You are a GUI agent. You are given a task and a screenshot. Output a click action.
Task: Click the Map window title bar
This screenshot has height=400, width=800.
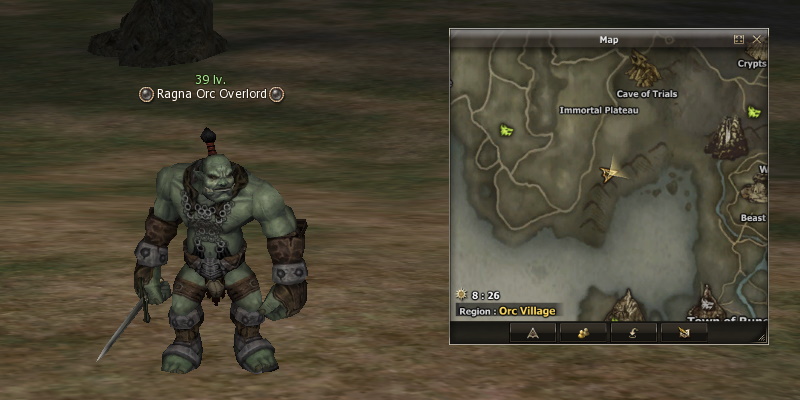pyautogui.click(x=608, y=40)
